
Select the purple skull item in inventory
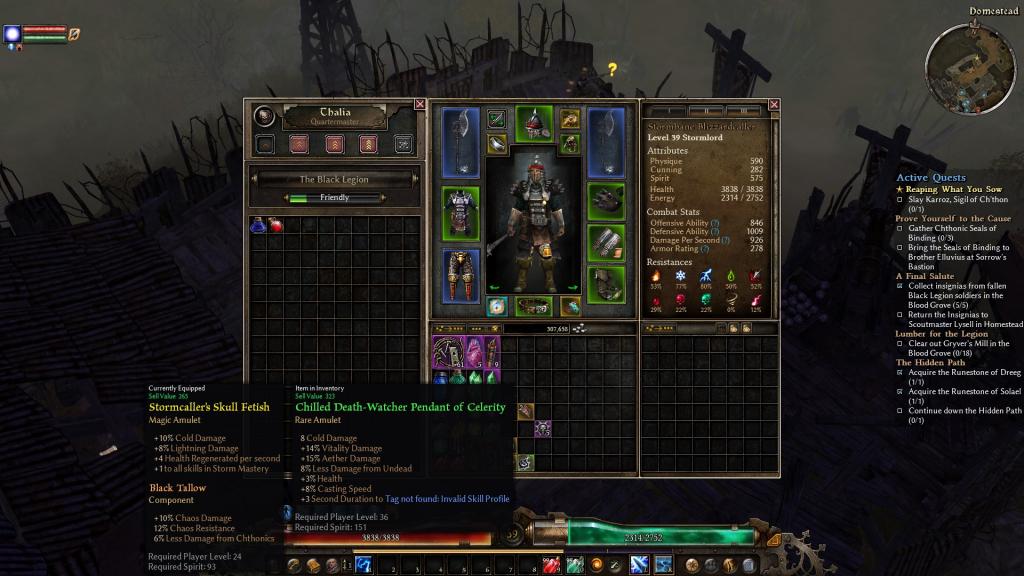543,429
